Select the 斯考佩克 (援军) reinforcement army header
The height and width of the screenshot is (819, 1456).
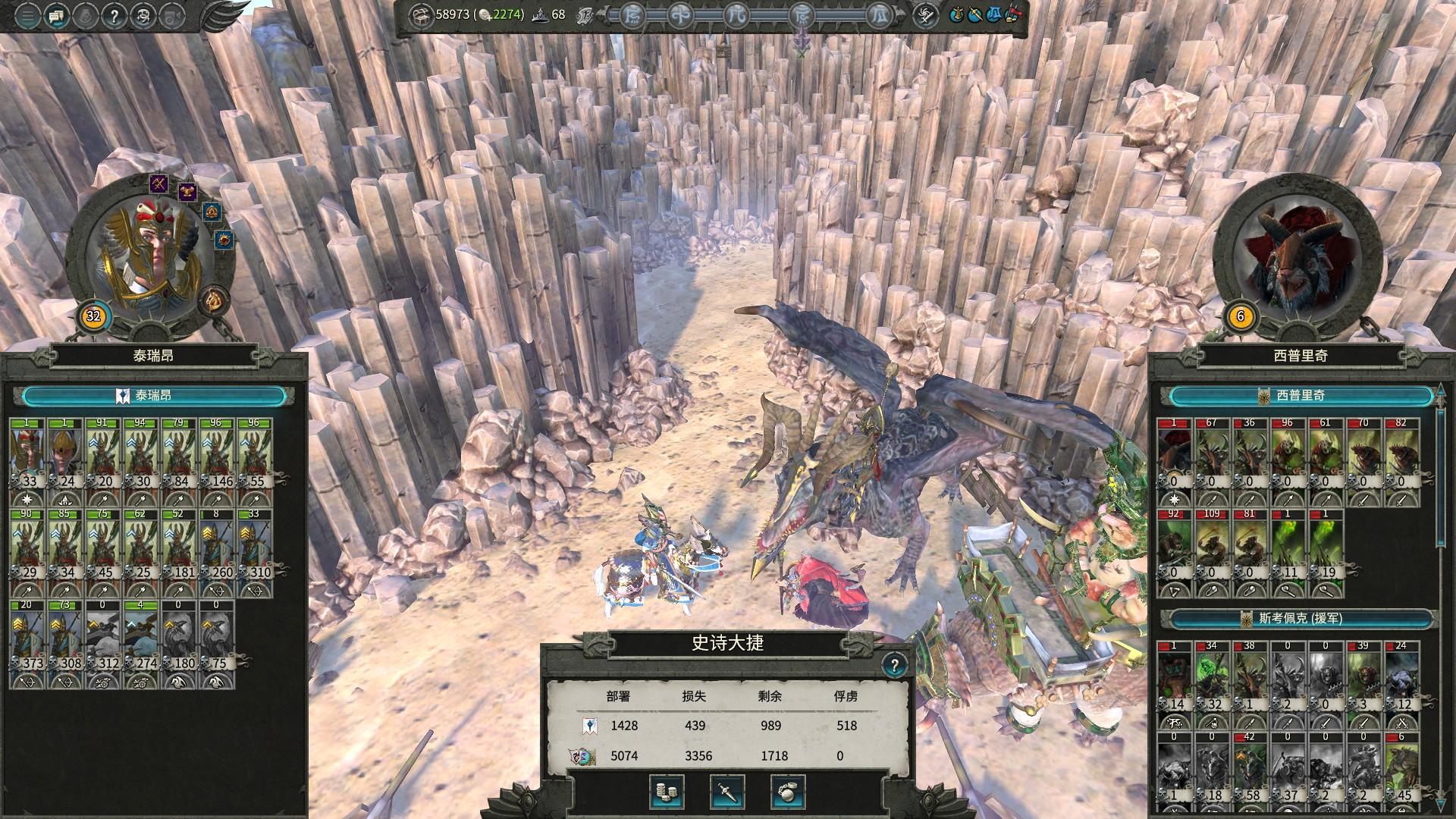coord(1300,619)
